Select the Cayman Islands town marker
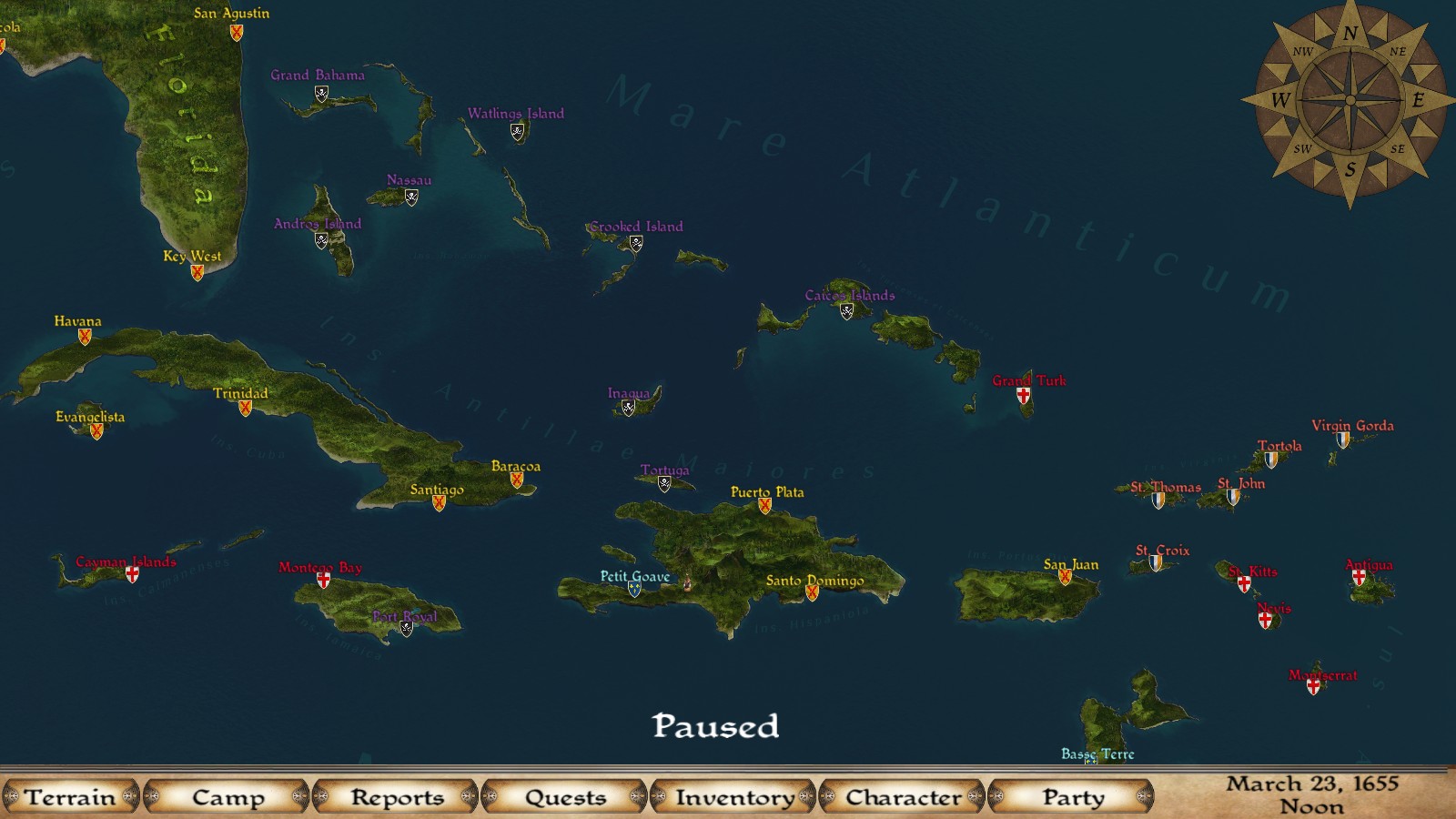Image resolution: width=1456 pixels, height=819 pixels. point(132,574)
